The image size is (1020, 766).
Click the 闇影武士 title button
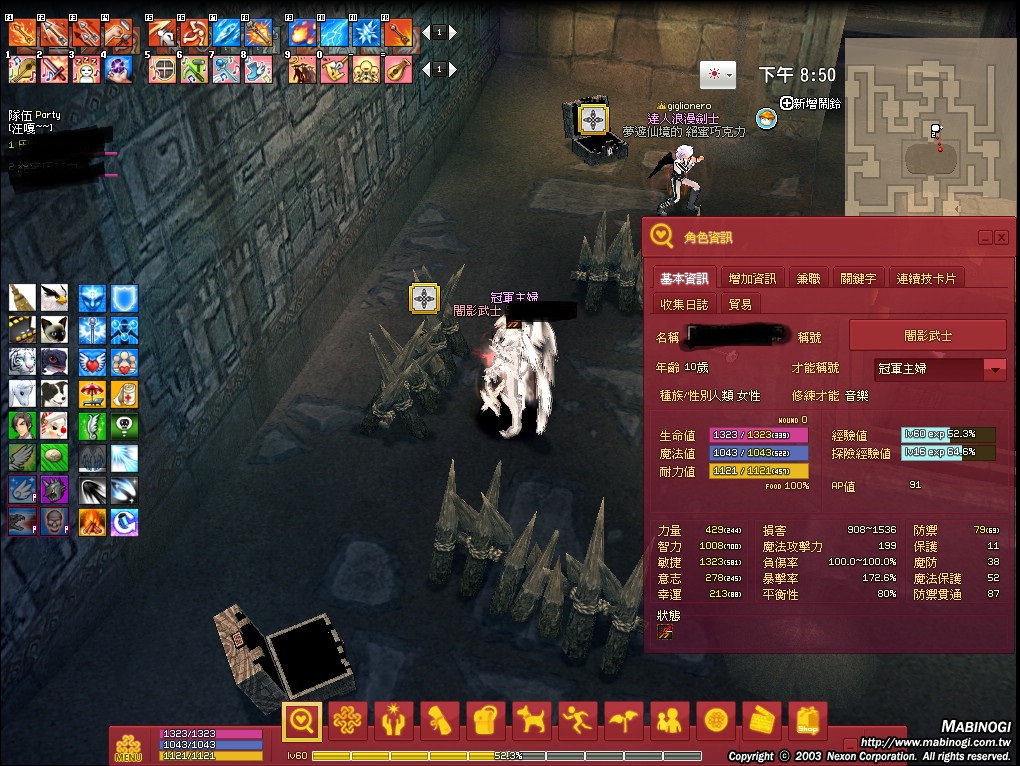coord(927,336)
